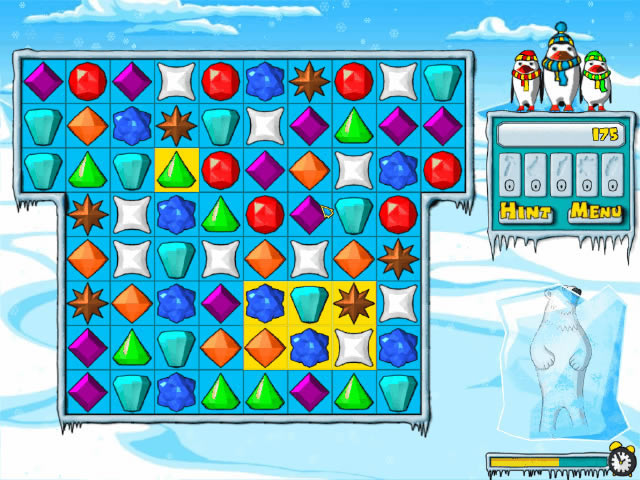640x480 pixels.
Task: Pick the white square gem on yellow tile
Action: pyautogui.click(x=353, y=345)
